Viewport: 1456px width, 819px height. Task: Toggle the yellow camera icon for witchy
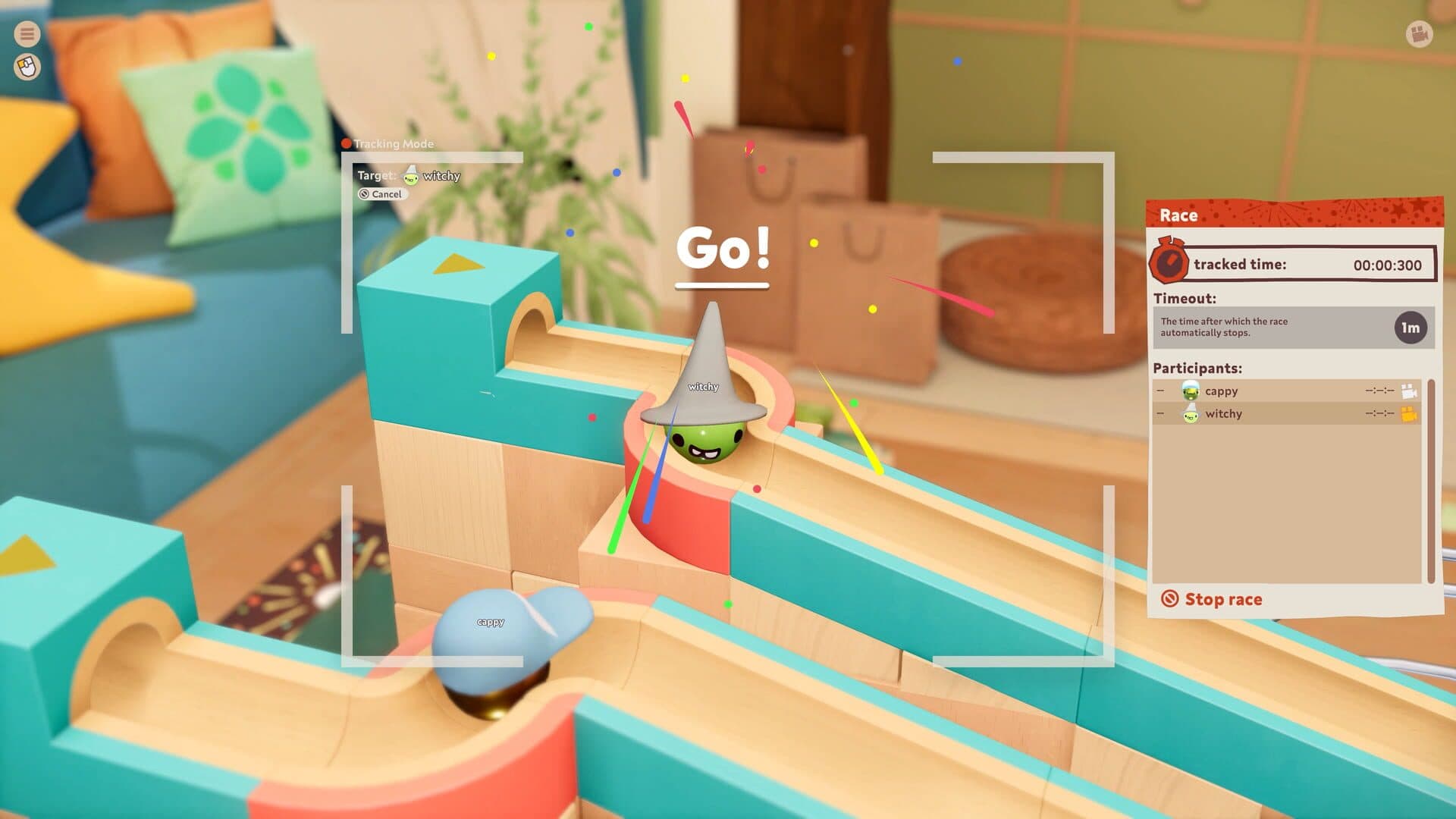pos(1407,415)
